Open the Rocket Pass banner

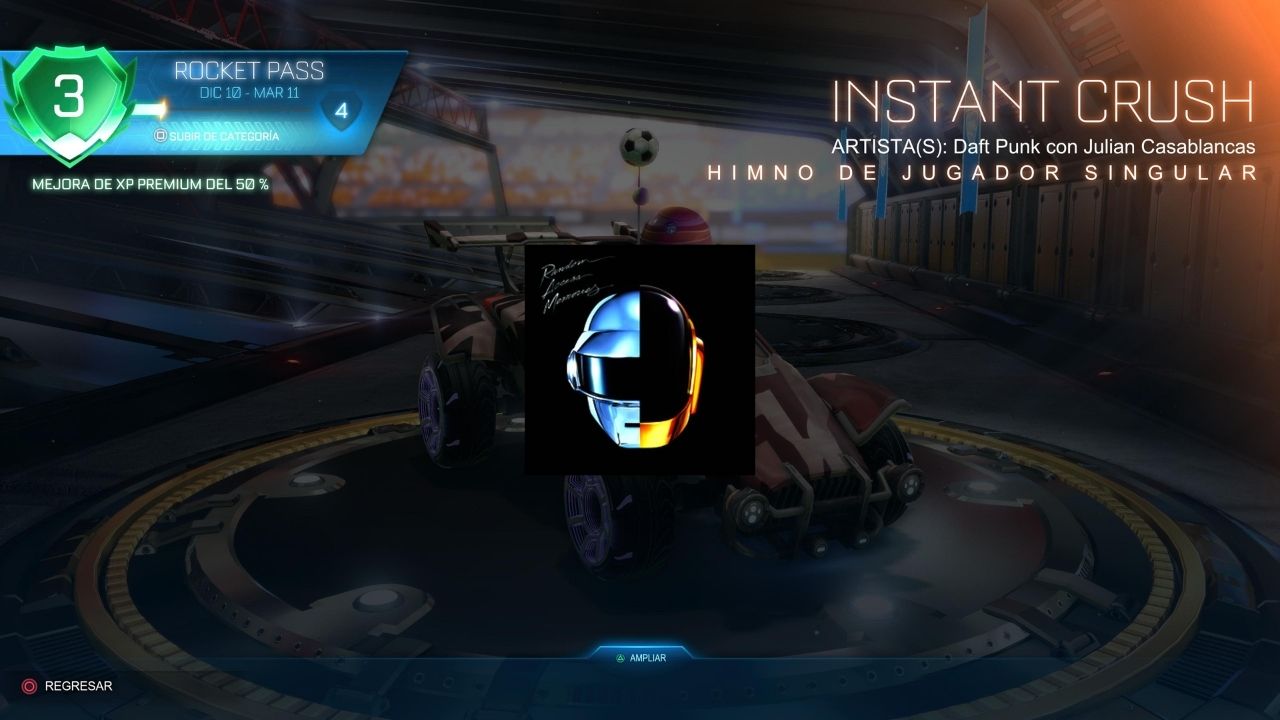[248, 72]
